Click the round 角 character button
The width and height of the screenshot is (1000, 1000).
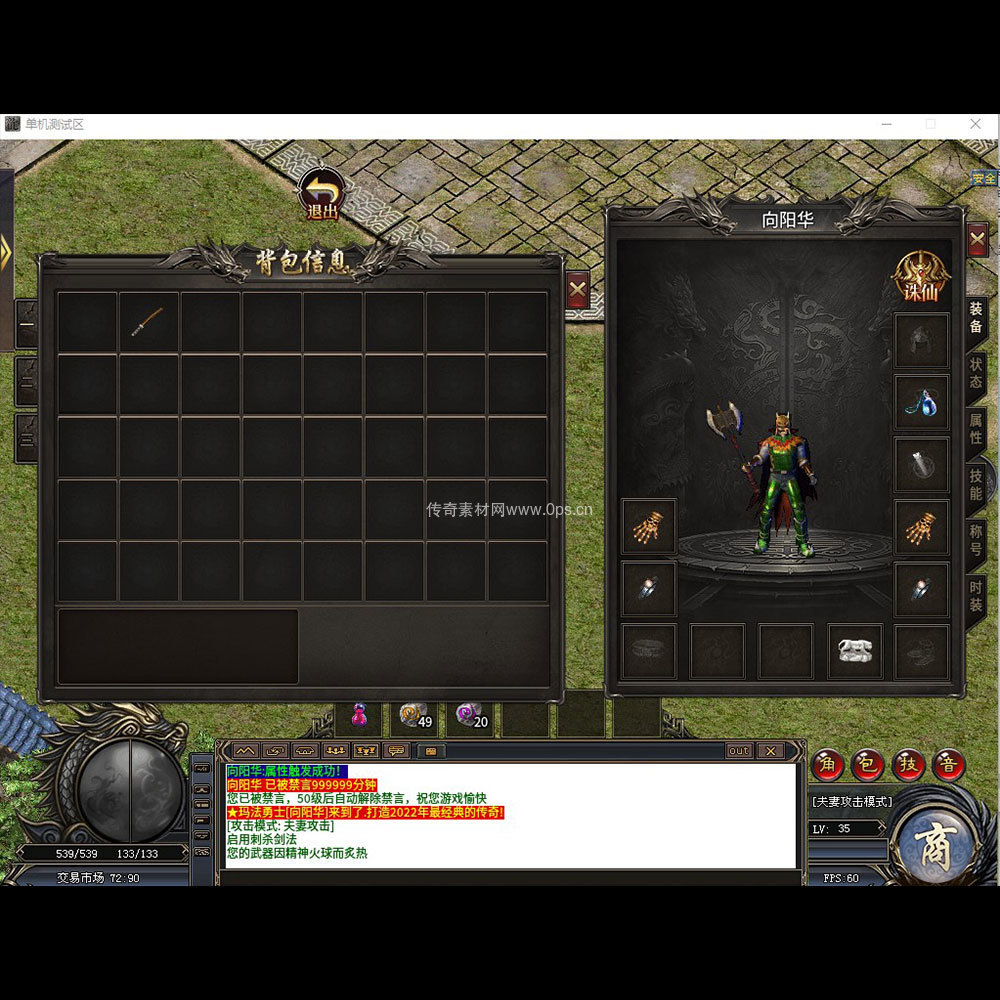click(828, 765)
